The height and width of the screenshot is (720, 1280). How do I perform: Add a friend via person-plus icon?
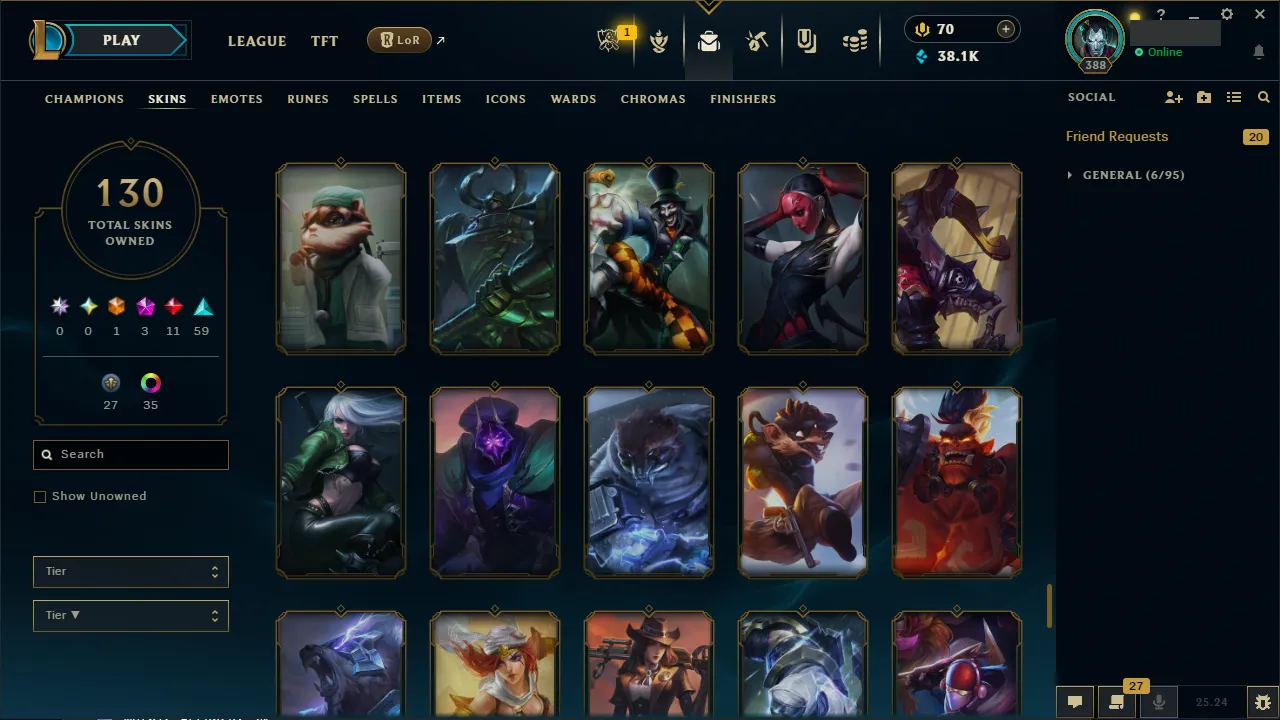[1173, 97]
